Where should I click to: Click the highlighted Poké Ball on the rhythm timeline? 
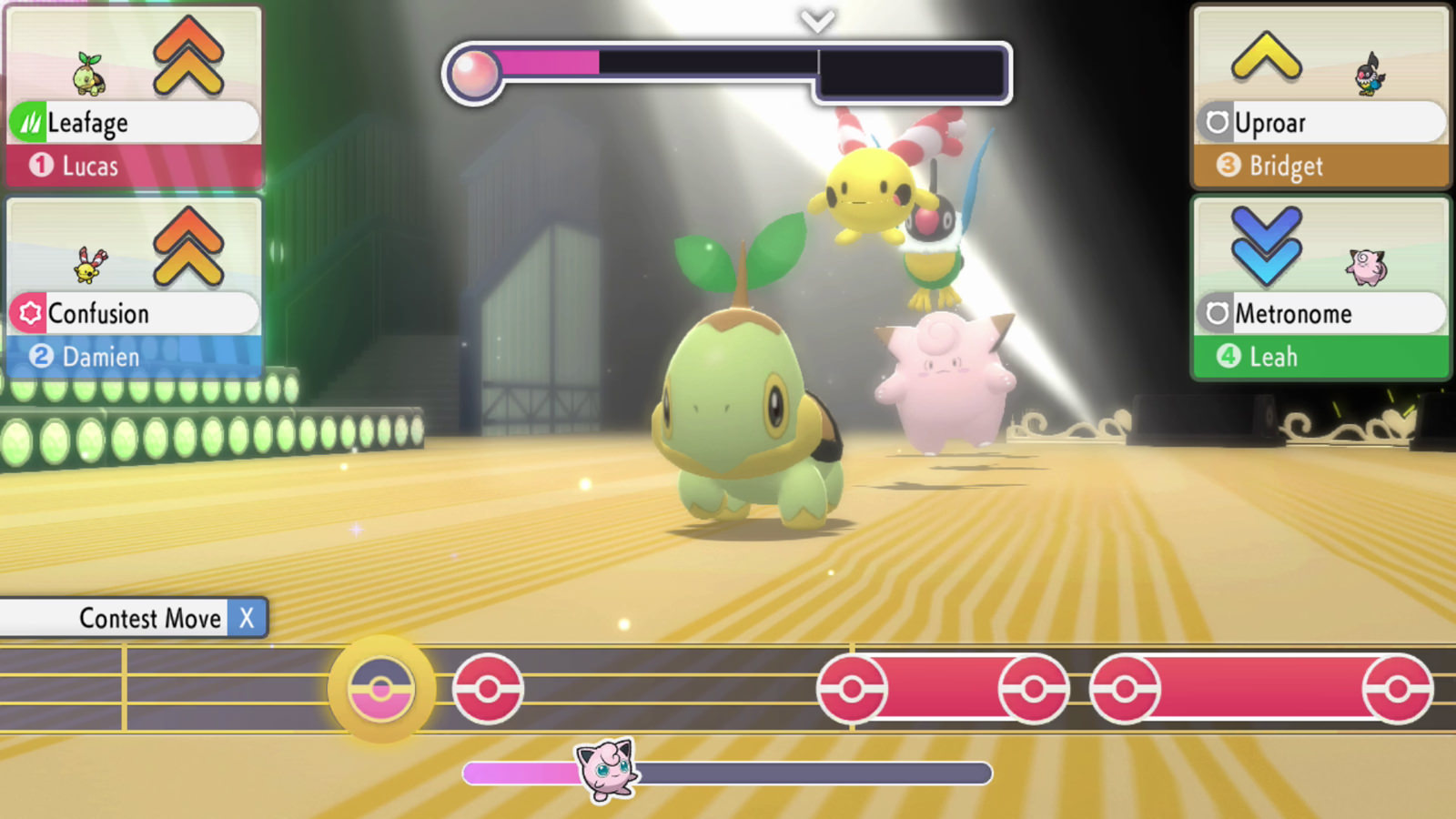pos(379,689)
